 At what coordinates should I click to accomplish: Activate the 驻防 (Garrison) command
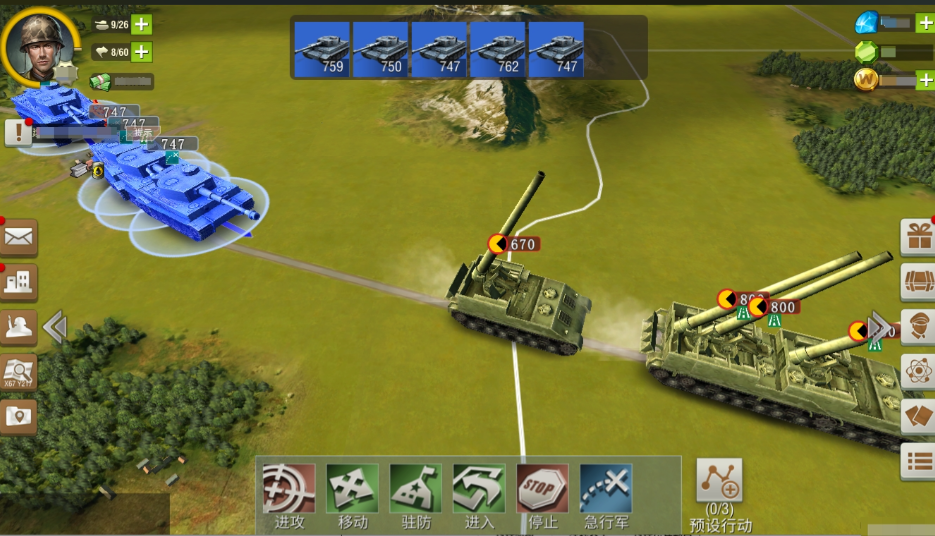416,489
